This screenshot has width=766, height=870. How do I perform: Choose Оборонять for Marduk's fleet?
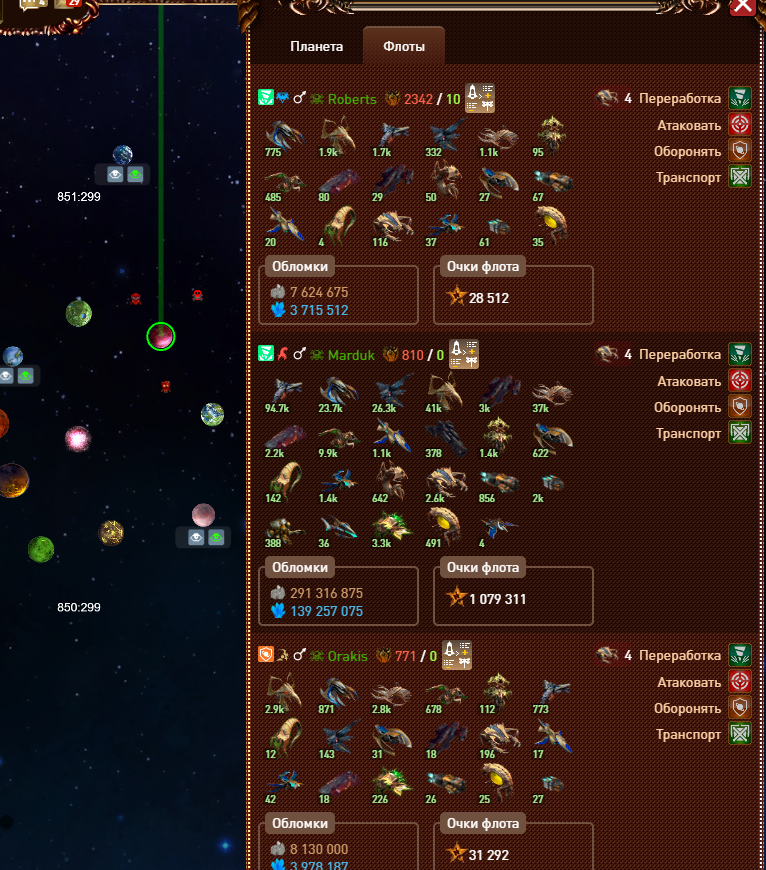tap(740, 407)
